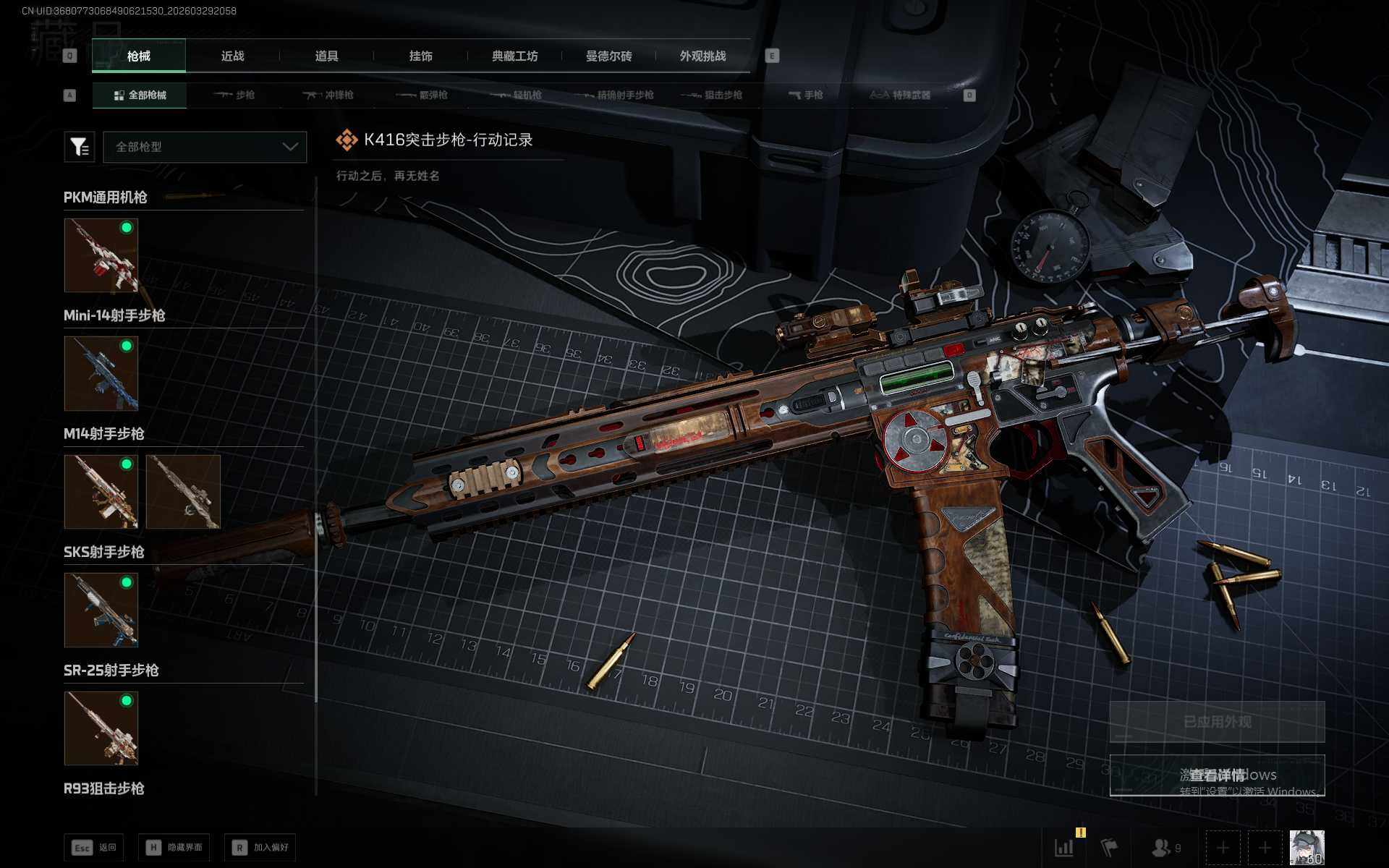The height and width of the screenshot is (868, 1389).
Task: Open the 曼德尔砖 tab
Action: pos(608,56)
